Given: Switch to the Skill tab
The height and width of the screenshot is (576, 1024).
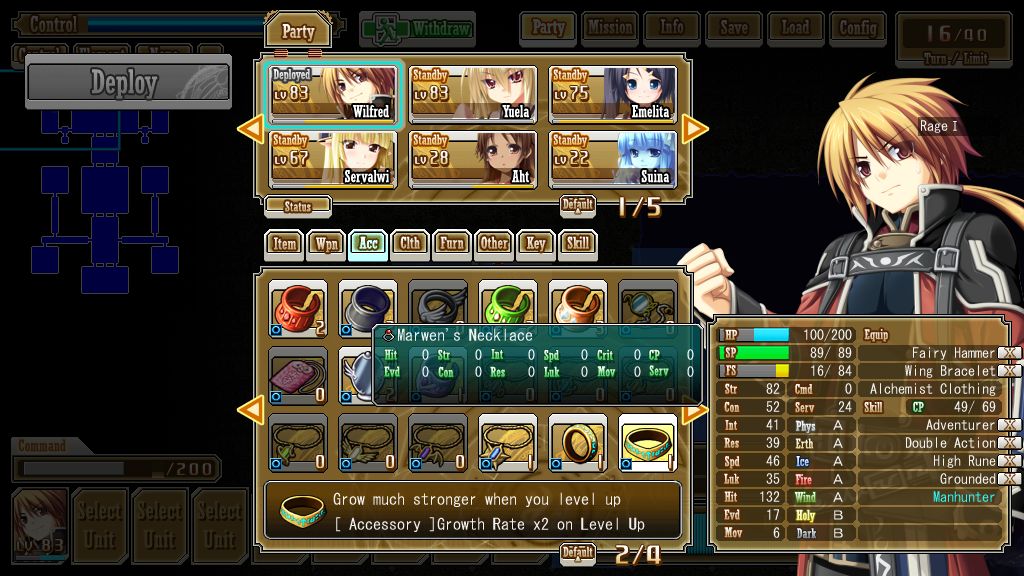Looking at the screenshot, I should click(x=577, y=243).
